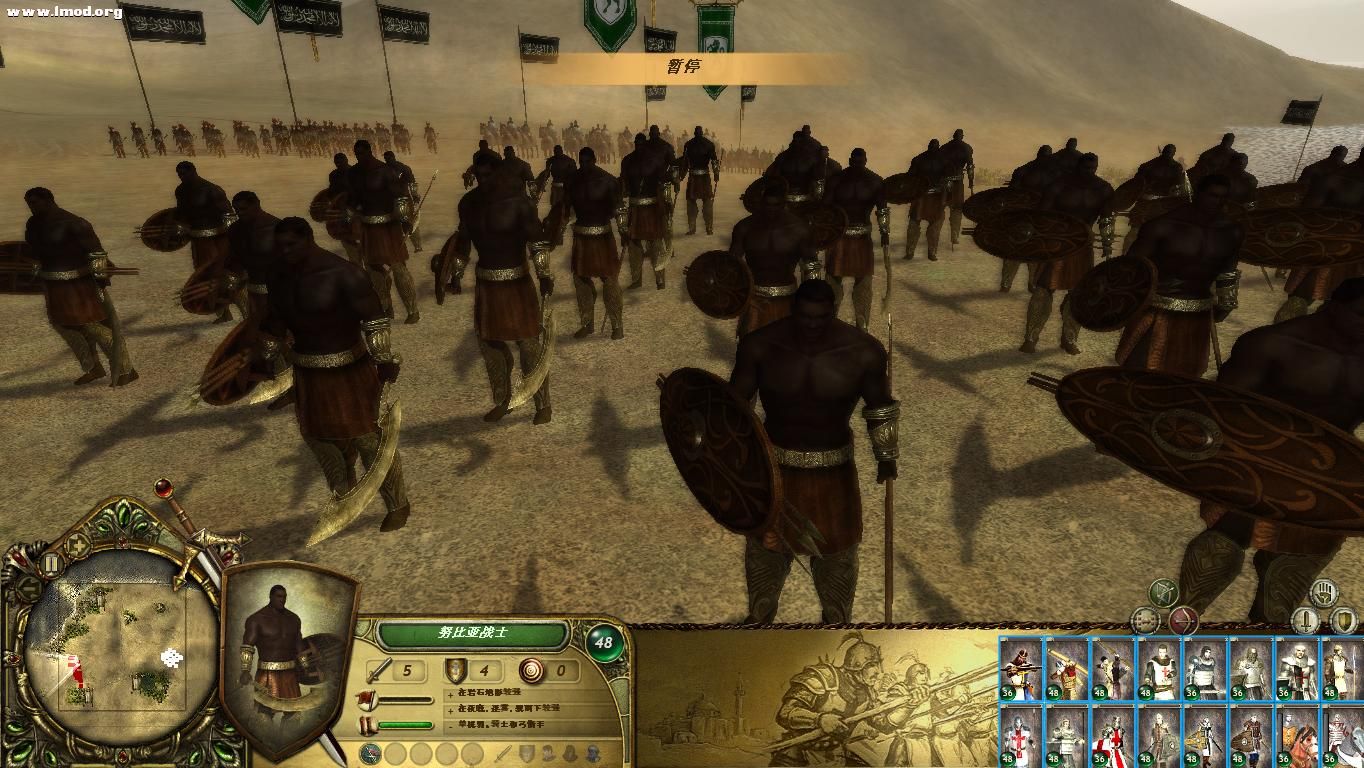Toggle the shield guard mode button

(1343, 621)
